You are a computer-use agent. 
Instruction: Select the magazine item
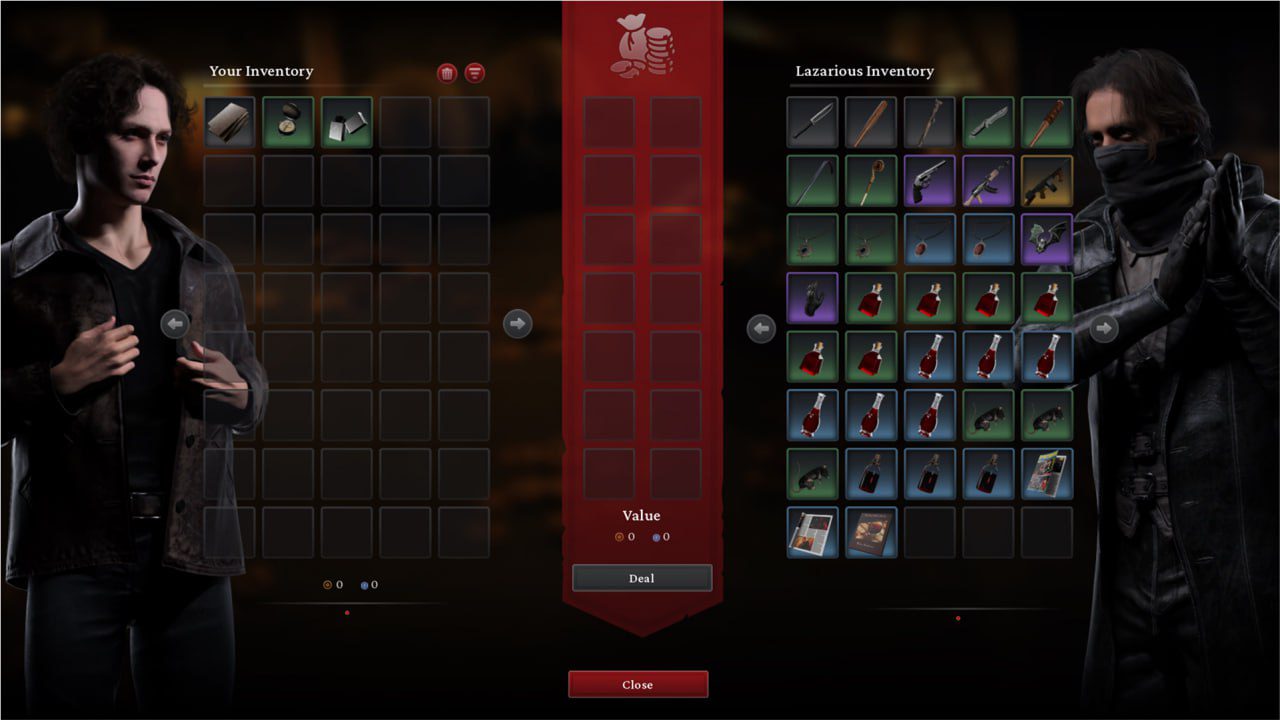(1046, 472)
